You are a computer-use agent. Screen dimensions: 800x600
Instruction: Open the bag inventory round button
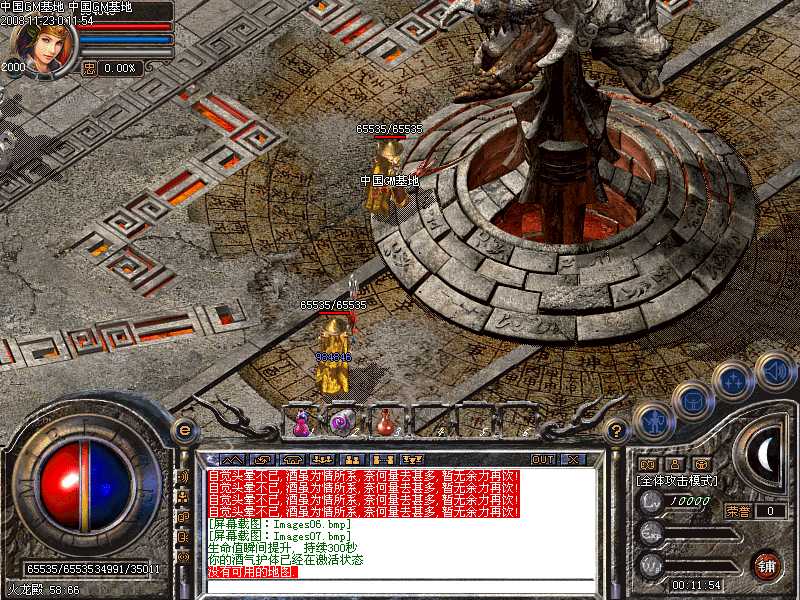(x=692, y=400)
